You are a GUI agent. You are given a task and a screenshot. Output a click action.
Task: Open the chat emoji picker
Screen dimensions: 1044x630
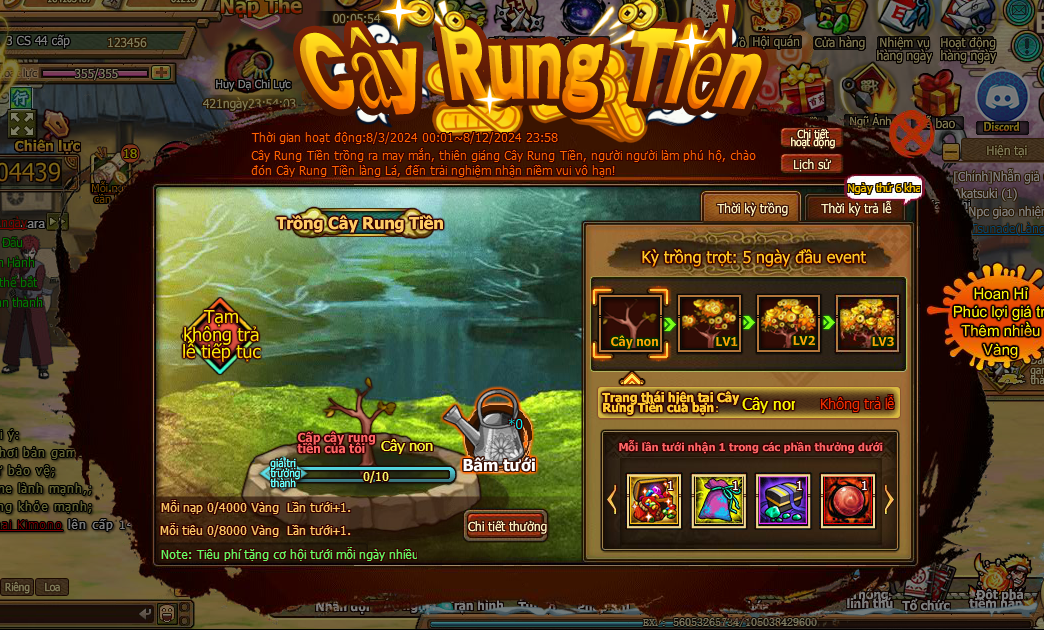pos(168,612)
